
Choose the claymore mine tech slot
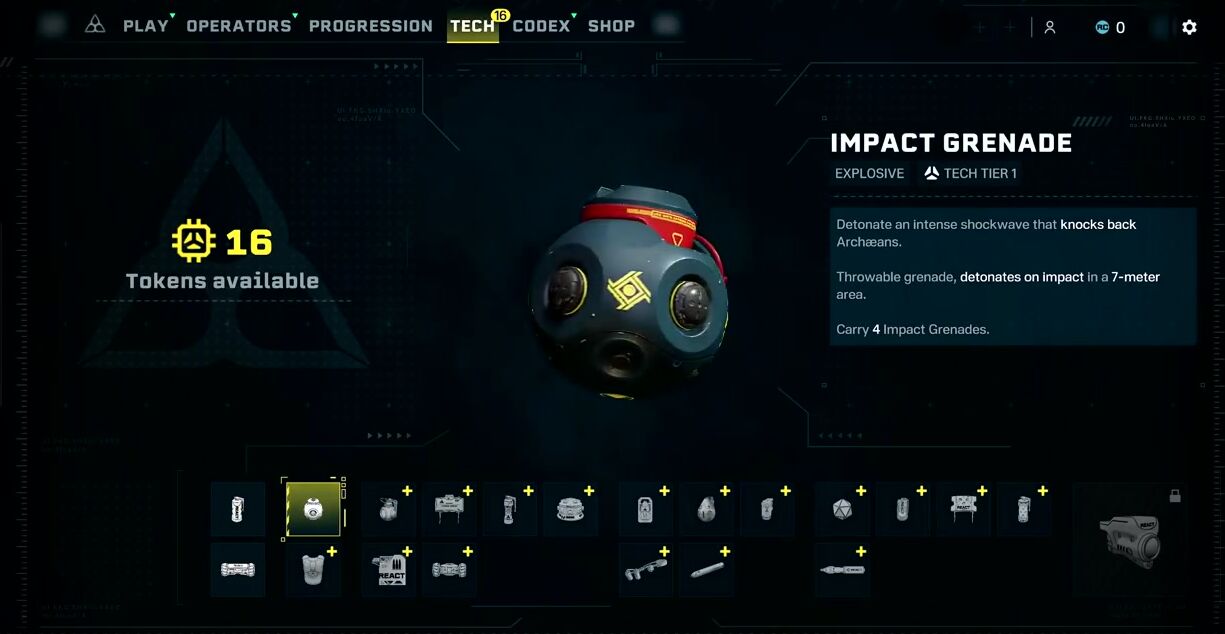[x=449, y=509]
